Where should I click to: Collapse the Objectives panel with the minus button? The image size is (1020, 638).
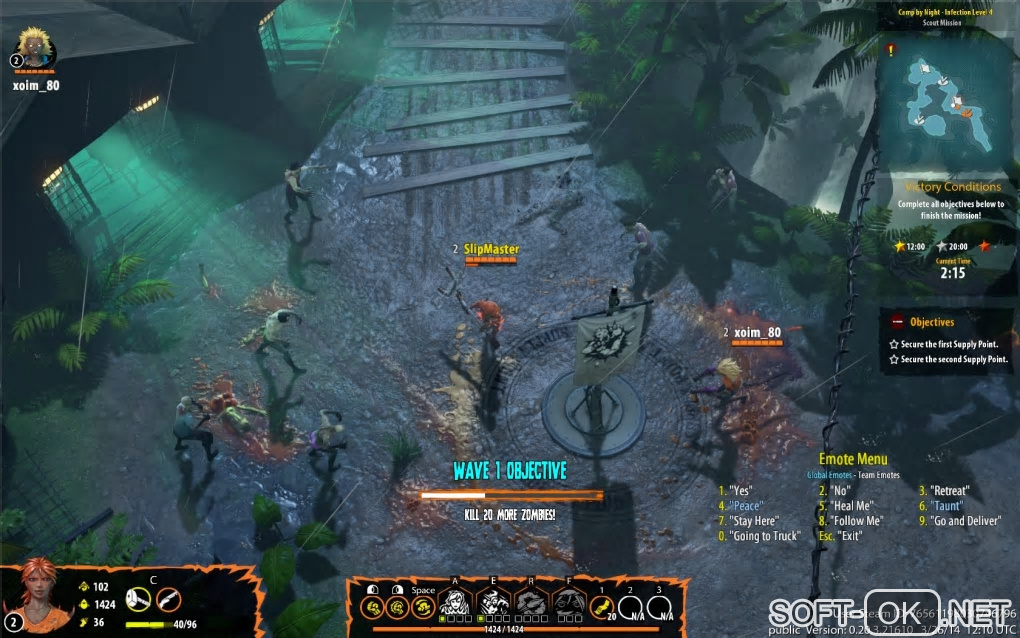click(896, 322)
